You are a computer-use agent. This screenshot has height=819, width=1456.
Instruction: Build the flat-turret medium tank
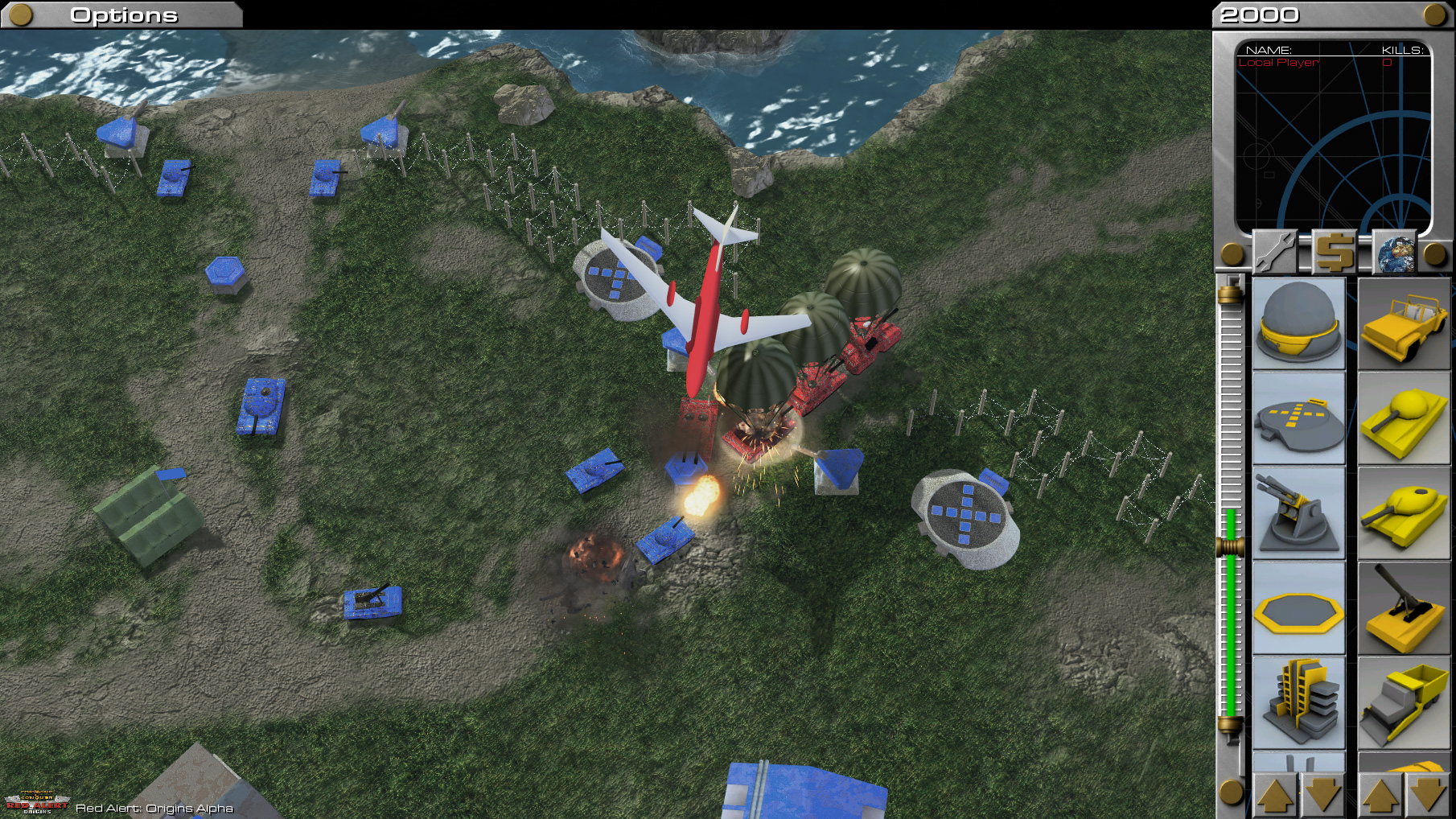pyautogui.click(x=1404, y=513)
